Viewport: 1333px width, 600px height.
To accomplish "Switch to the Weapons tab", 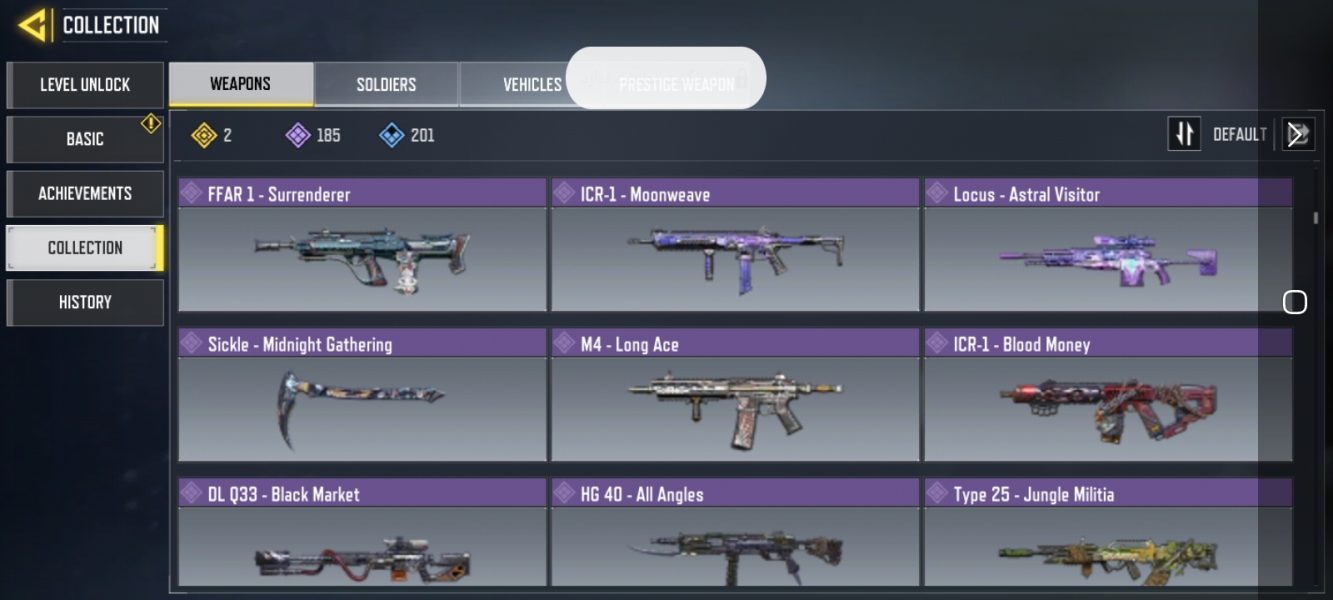I will [240, 84].
